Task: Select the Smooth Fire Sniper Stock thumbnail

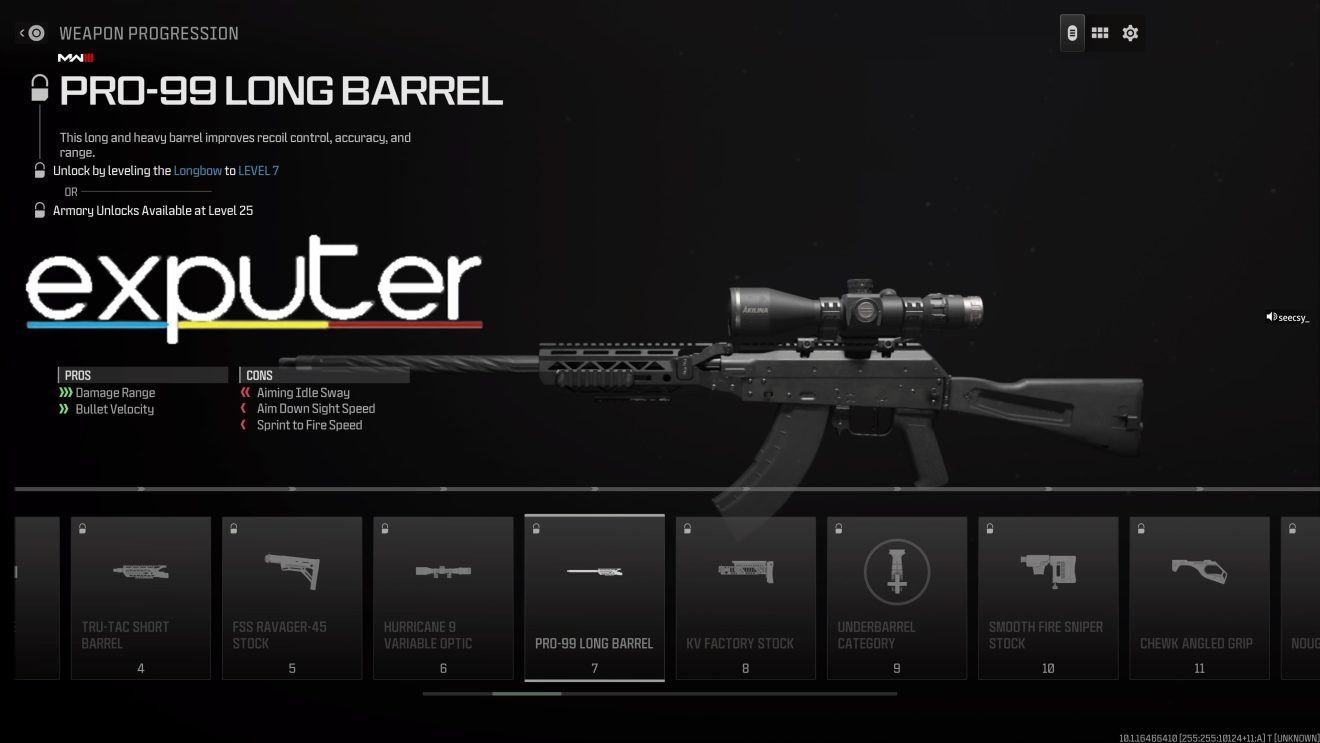Action: 1048,572
